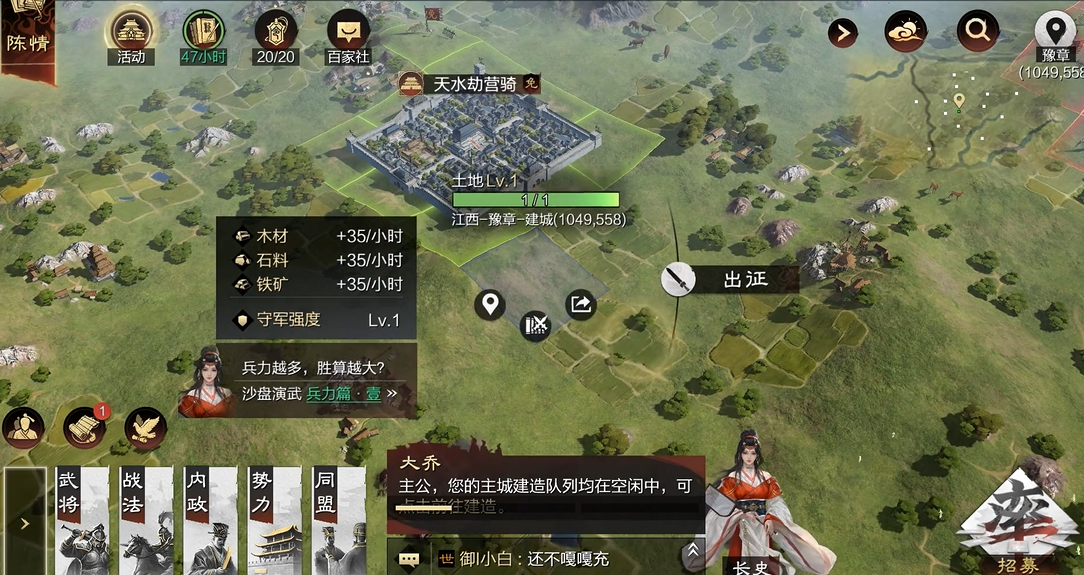The width and height of the screenshot is (1084, 575).
Task: Open the 势力 faction menu
Action: 274,520
